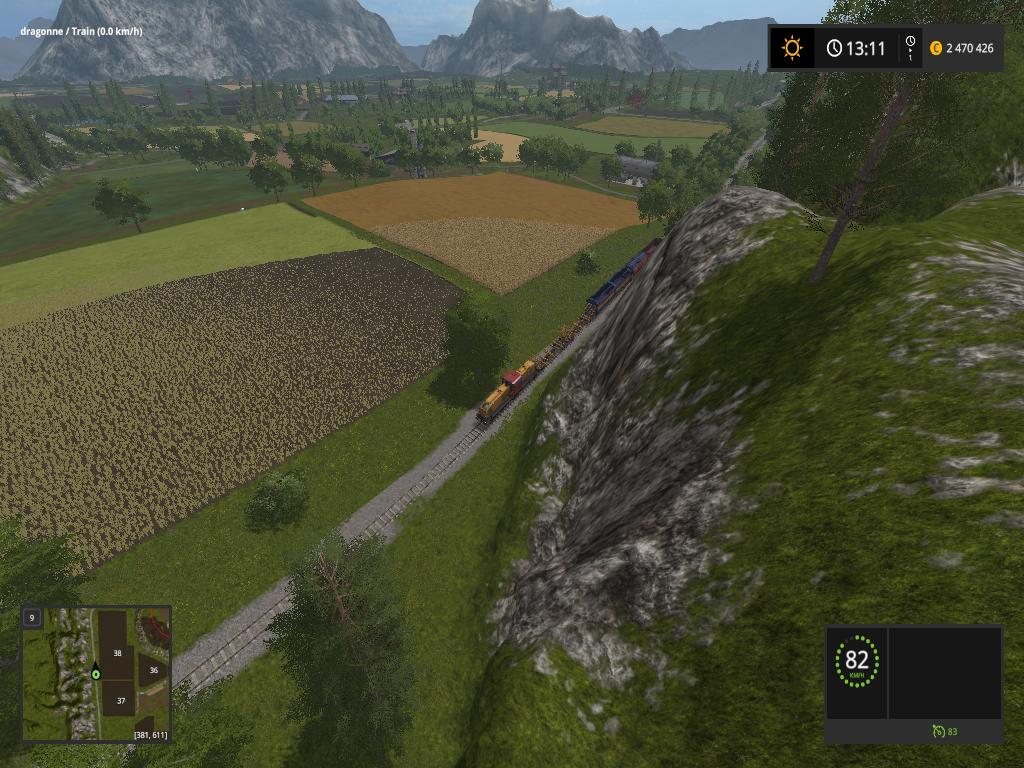The image size is (1024, 768).
Task: Open the minimap
Action: [96, 673]
